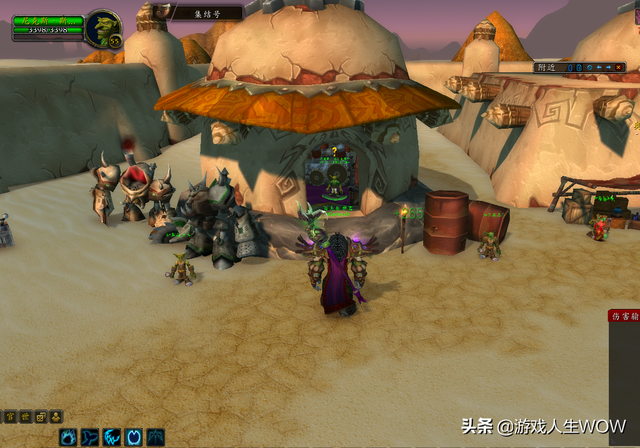Click the 伤害统计 damage meter header
The height and width of the screenshot is (448, 640).
tap(625, 316)
